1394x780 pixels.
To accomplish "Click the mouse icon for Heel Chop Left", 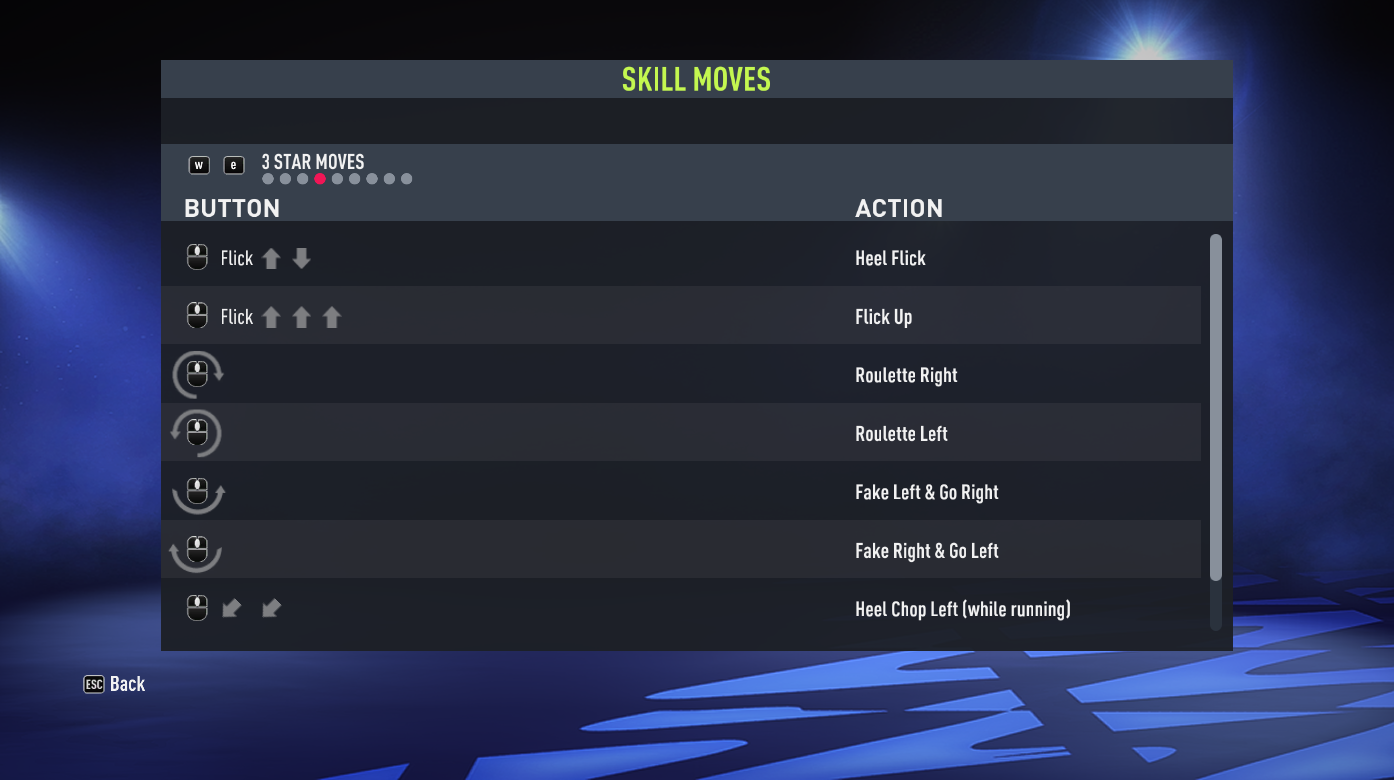I will click(x=197, y=608).
